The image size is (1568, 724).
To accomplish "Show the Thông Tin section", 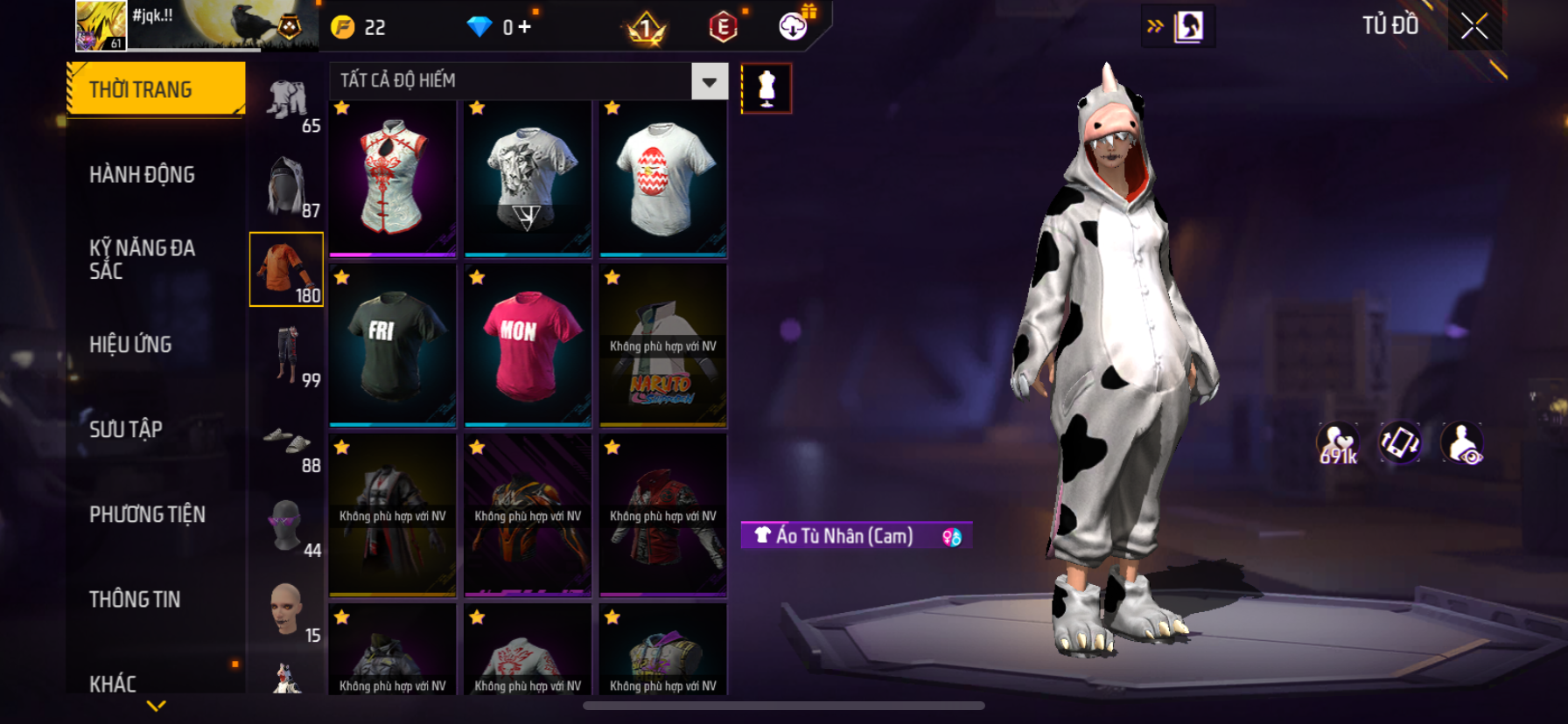I will point(135,599).
